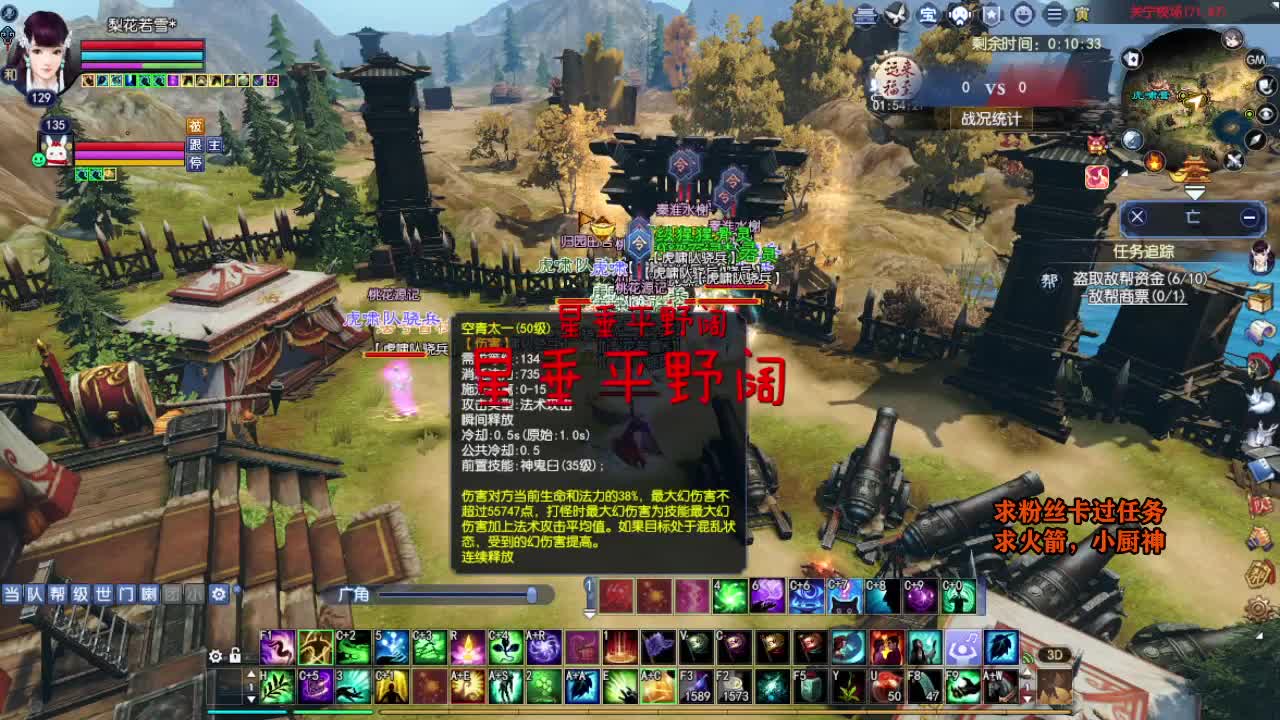This screenshot has width=1280, height=720.
Task: Toggle the eye visibility icon on the minimap panel
Action: click(1267, 113)
